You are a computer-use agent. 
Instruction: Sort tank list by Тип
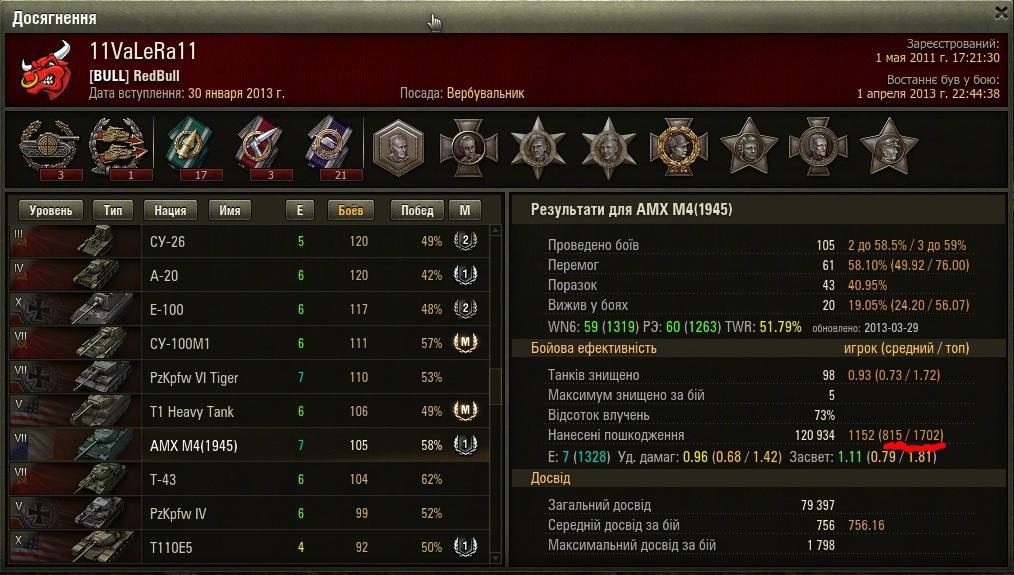113,211
